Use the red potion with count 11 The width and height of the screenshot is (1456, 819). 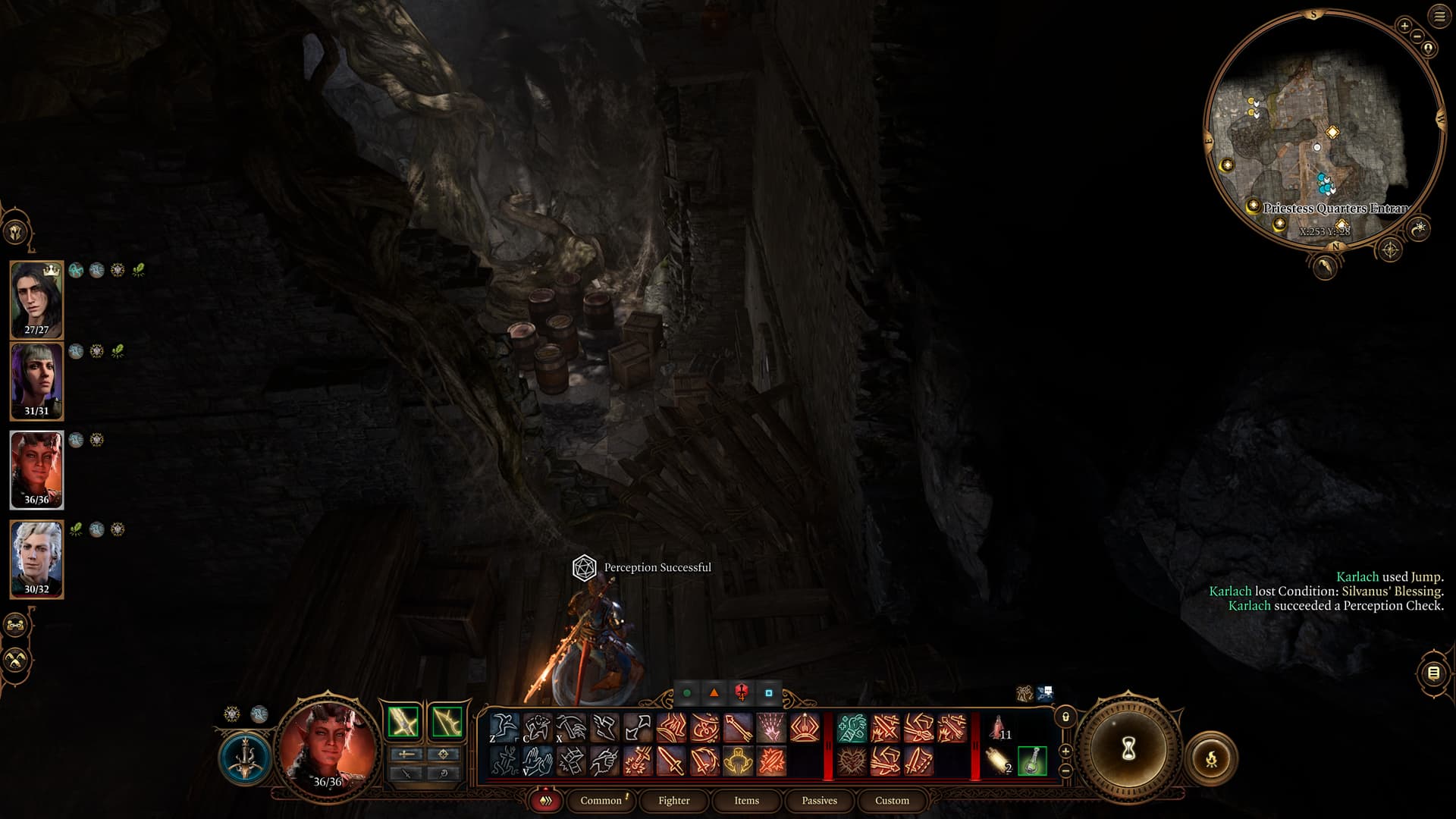999,728
